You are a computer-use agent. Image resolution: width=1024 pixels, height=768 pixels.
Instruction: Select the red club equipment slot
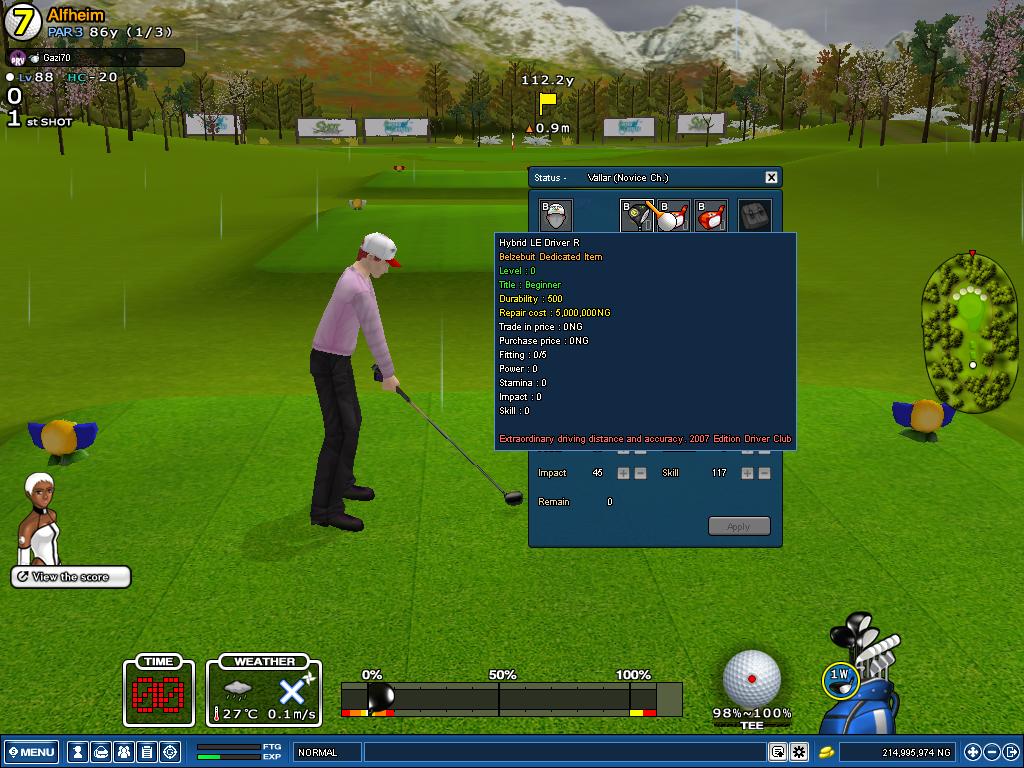tap(711, 216)
